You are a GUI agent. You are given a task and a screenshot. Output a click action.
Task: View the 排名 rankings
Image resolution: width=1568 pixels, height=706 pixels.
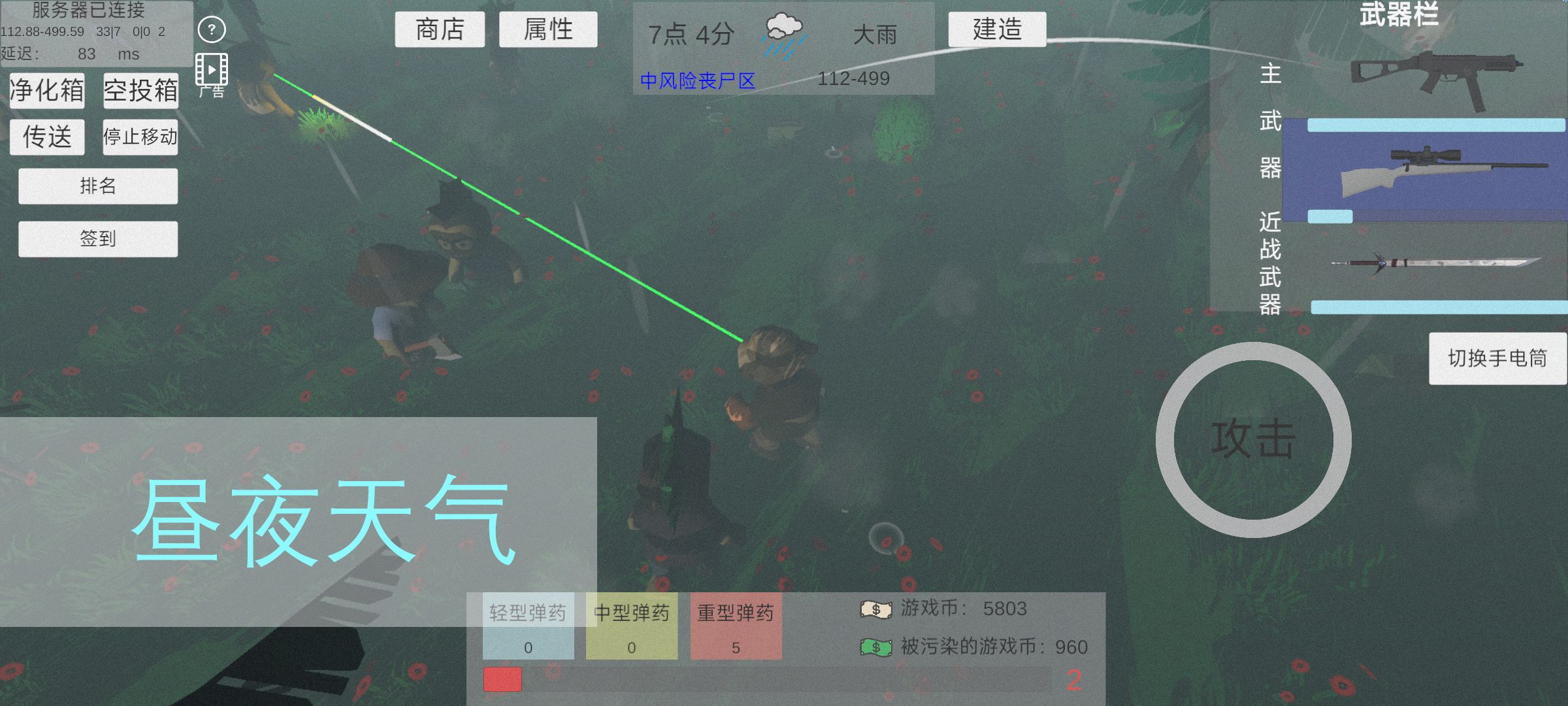(97, 186)
